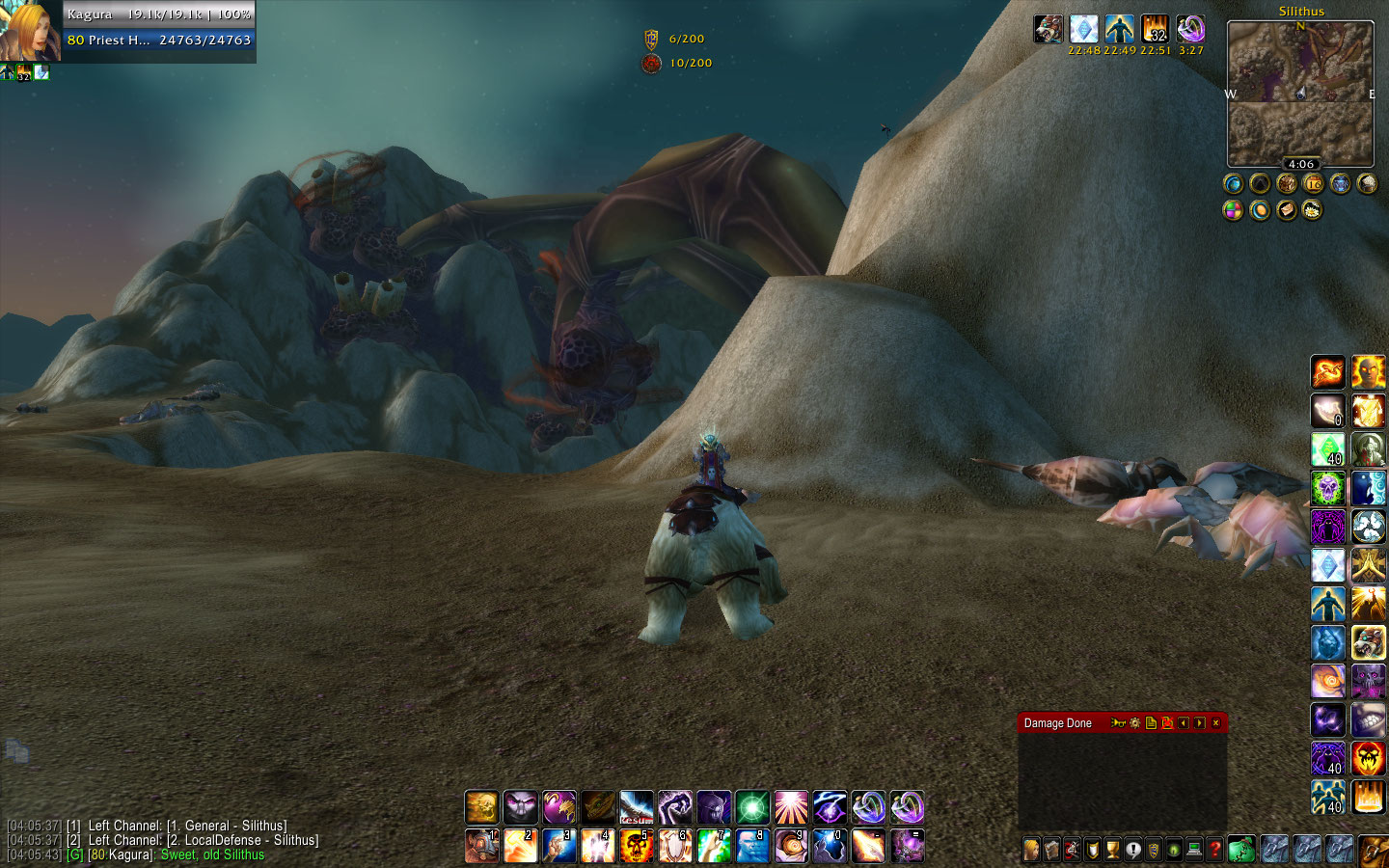Cast the flaming skull spell in slot 5
This screenshot has width=1389, height=868.
pyautogui.click(x=637, y=846)
